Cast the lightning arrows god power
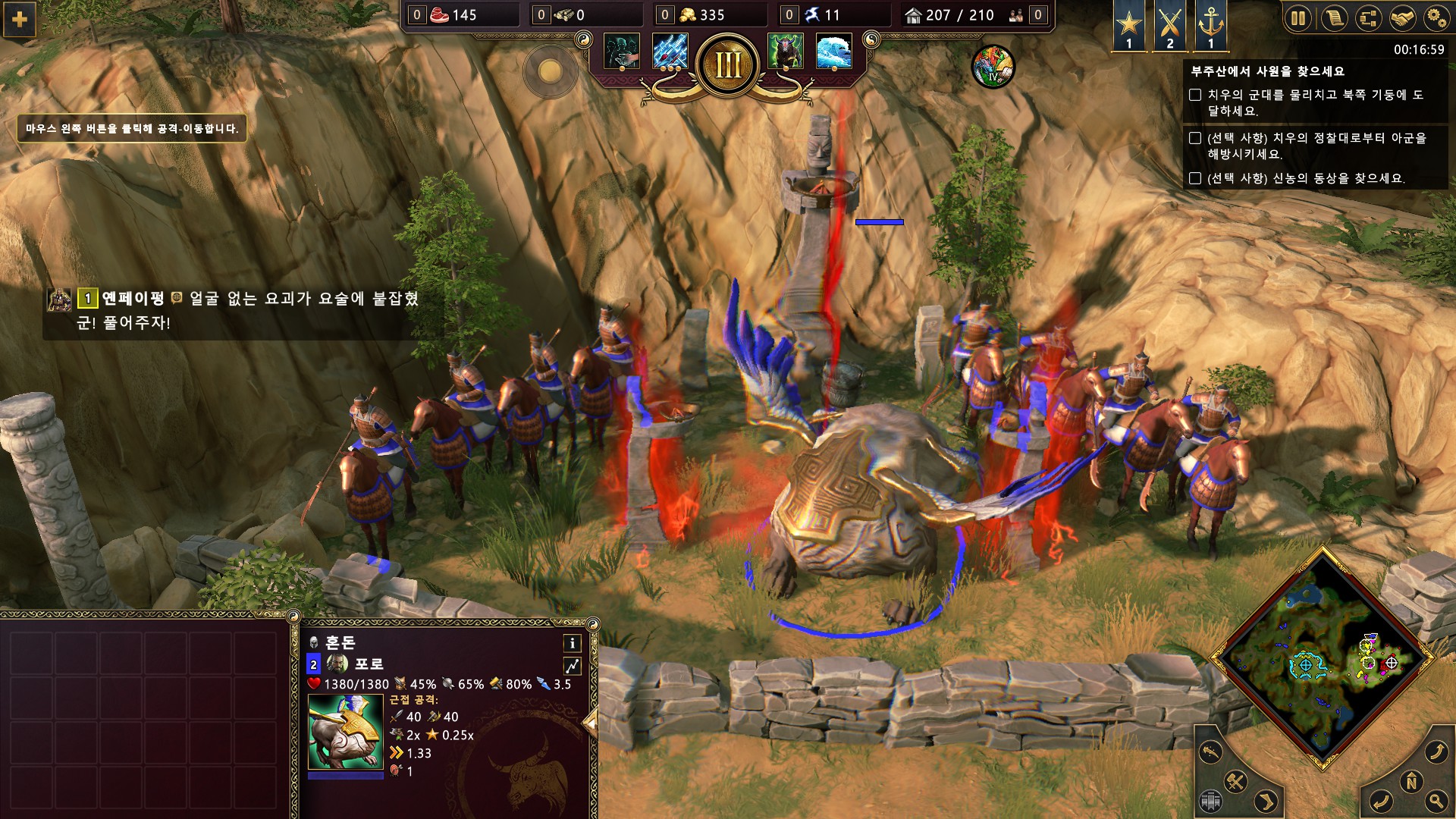 point(670,52)
